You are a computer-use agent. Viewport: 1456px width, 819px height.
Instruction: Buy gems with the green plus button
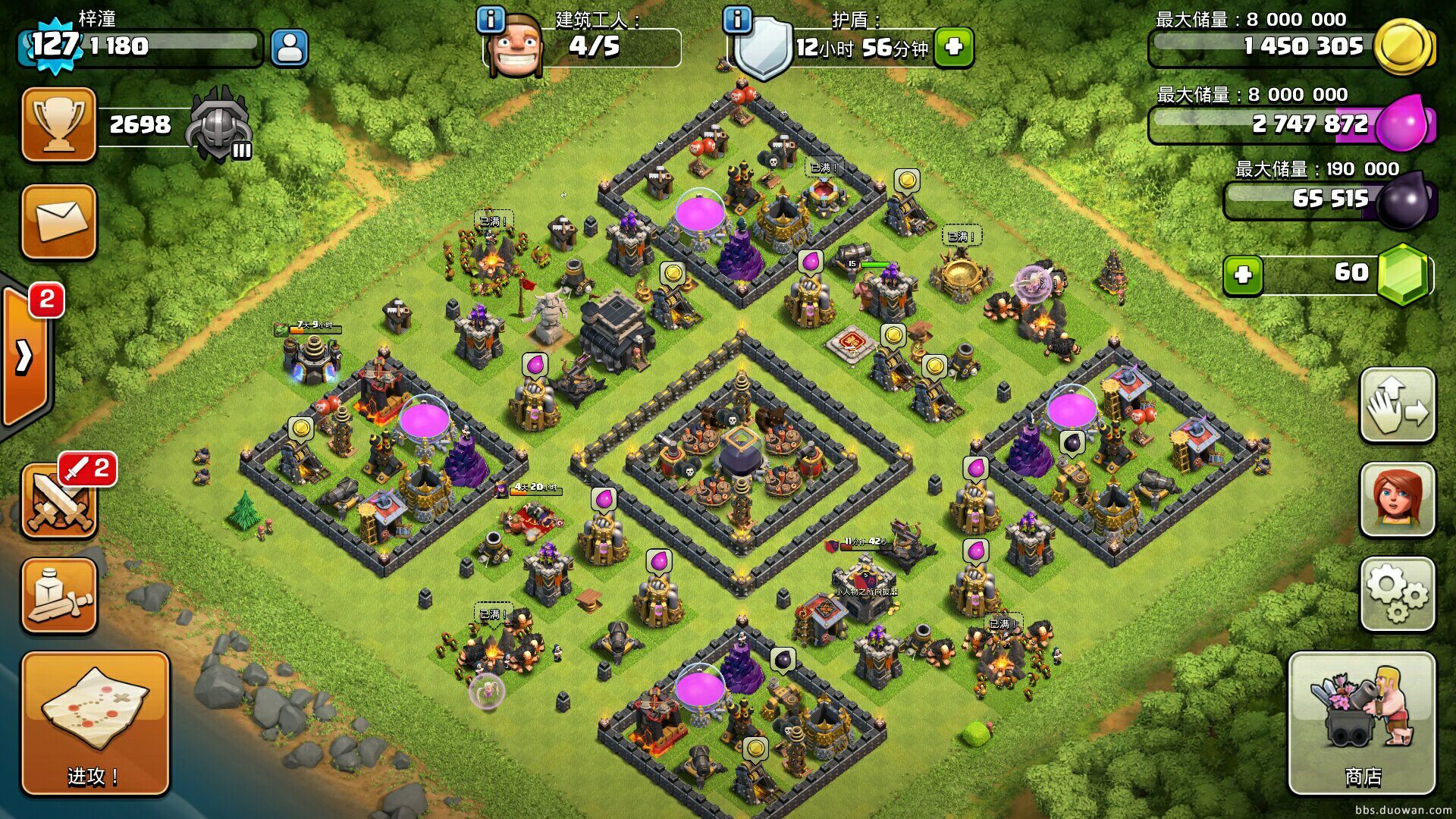(1243, 275)
